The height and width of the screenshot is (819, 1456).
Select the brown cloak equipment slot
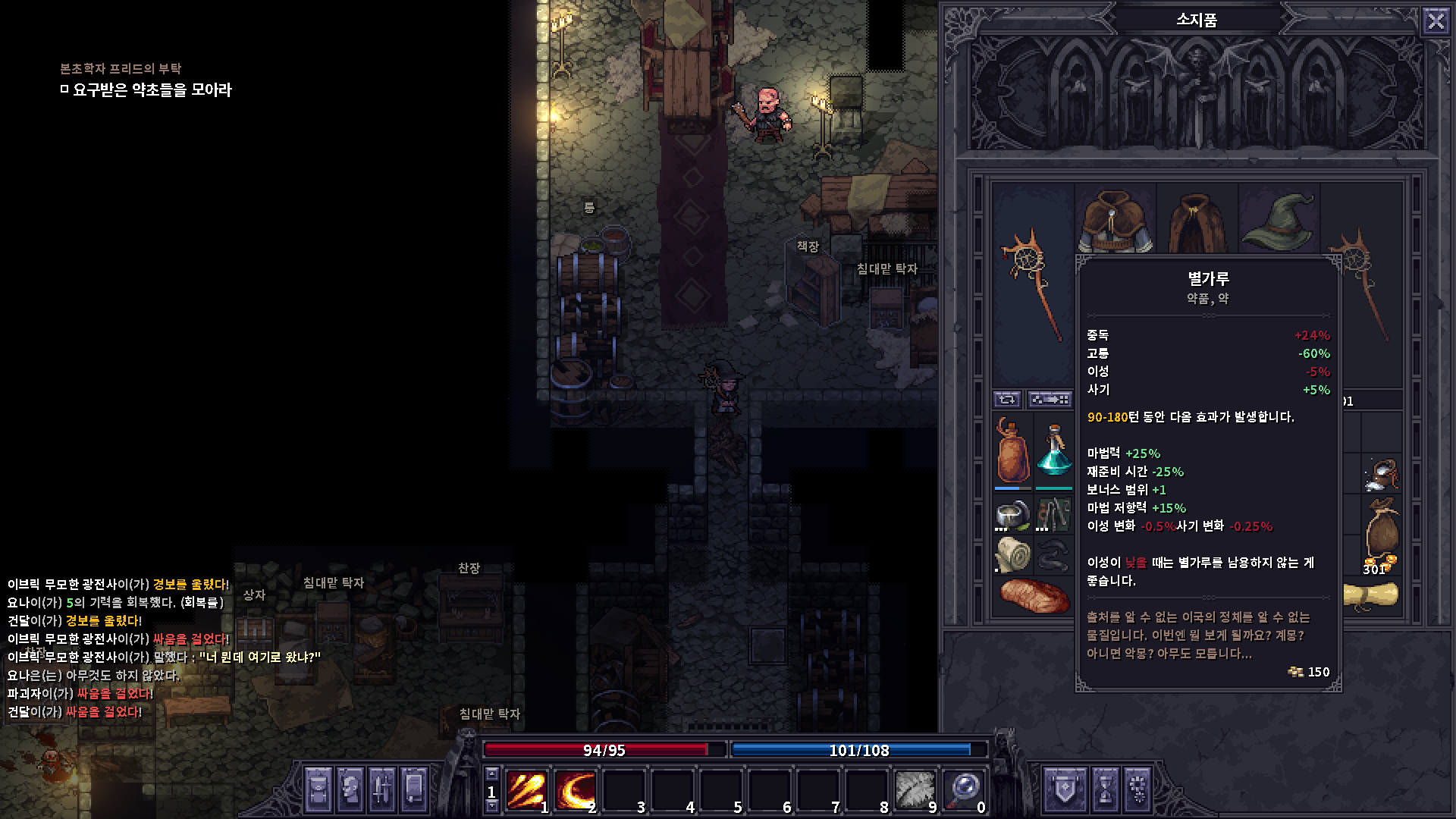1196,220
